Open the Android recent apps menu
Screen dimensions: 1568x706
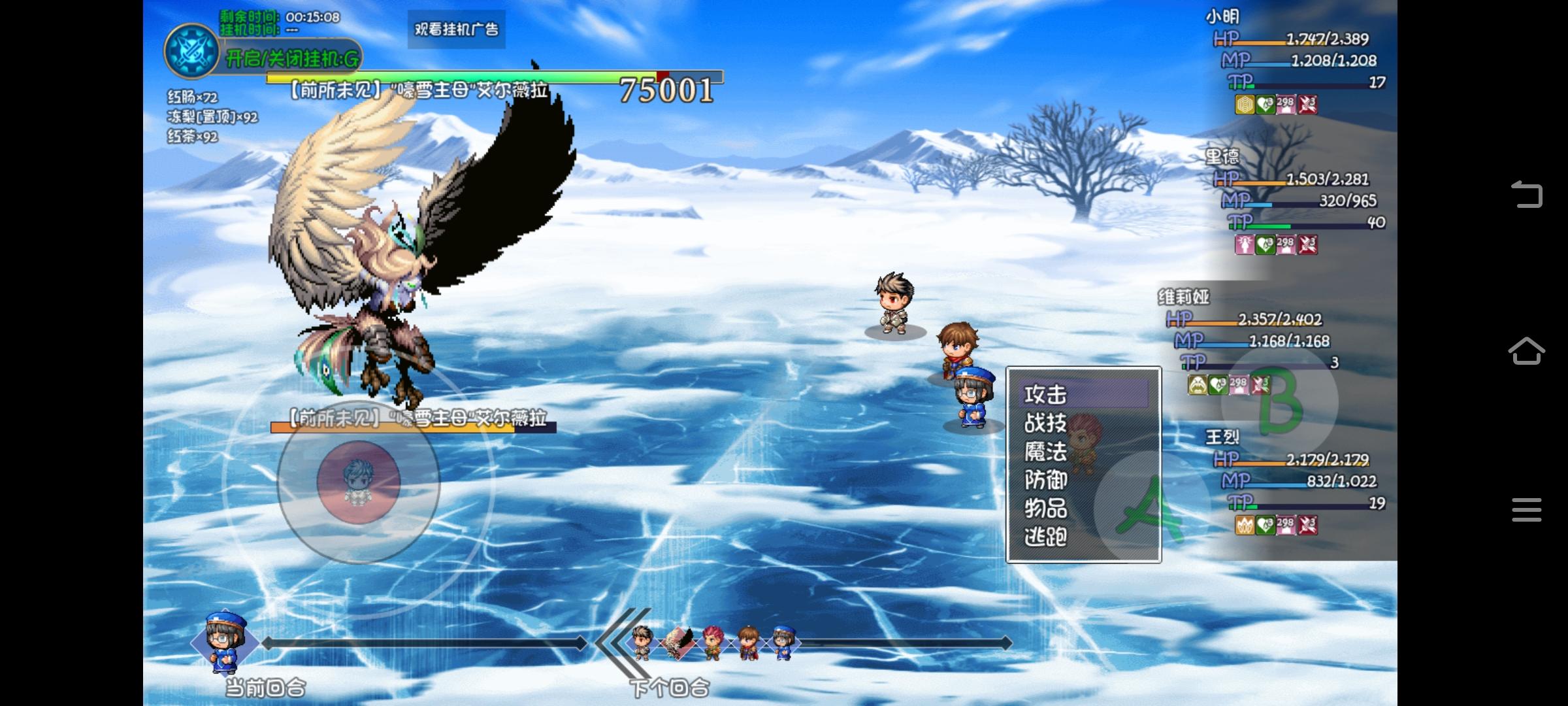point(1526,510)
